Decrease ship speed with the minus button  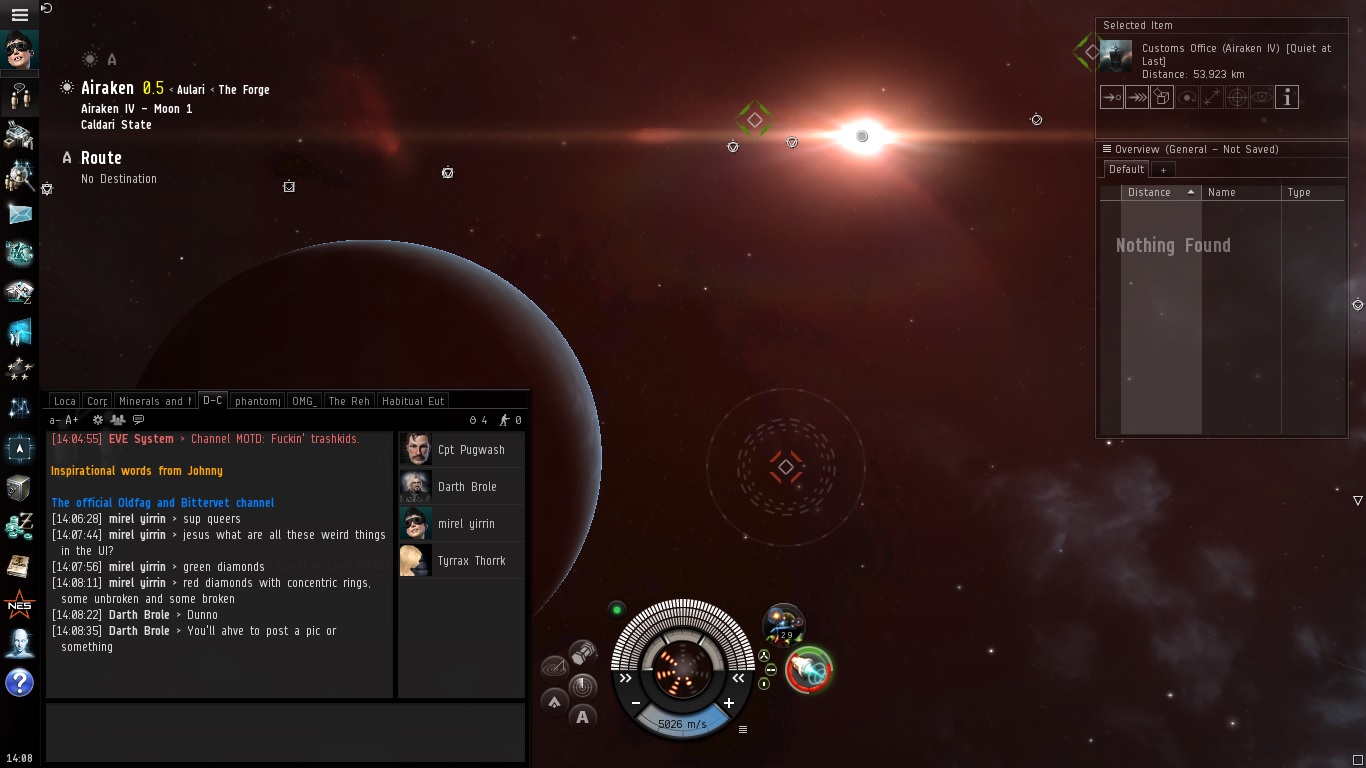pos(636,703)
